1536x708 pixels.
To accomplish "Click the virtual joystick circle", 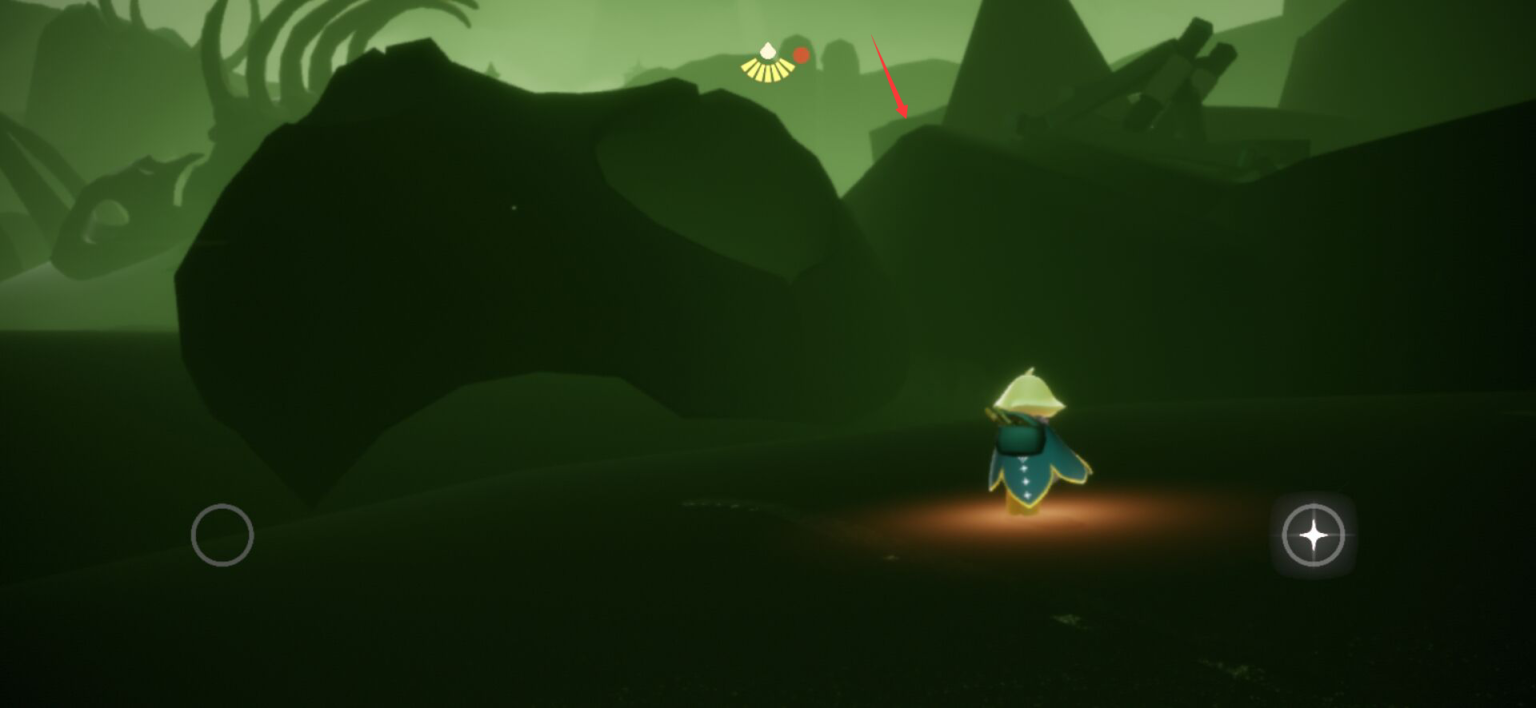I will tap(222, 535).
